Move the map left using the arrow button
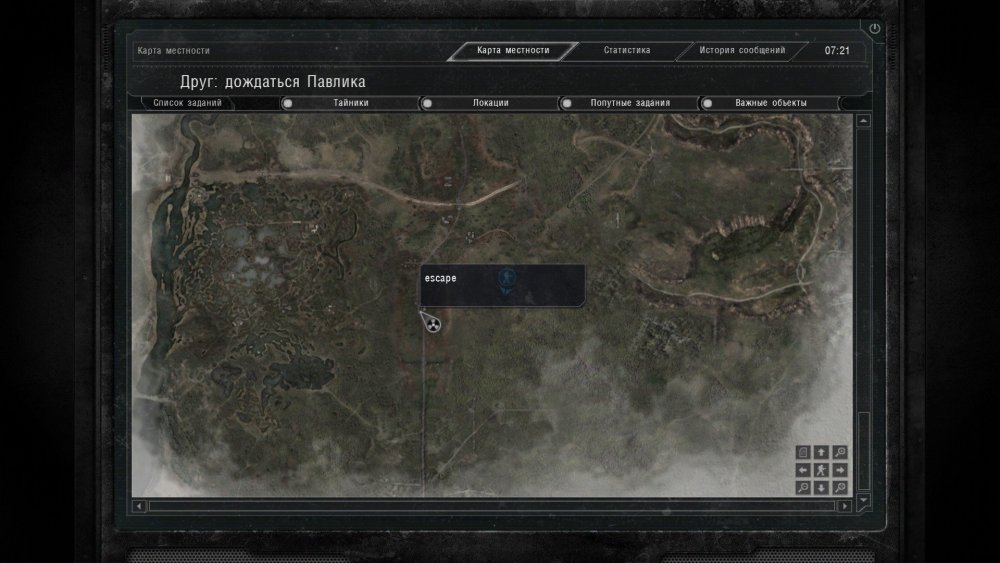The height and width of the screenshot is (563, 1000). tap(803, 470)
